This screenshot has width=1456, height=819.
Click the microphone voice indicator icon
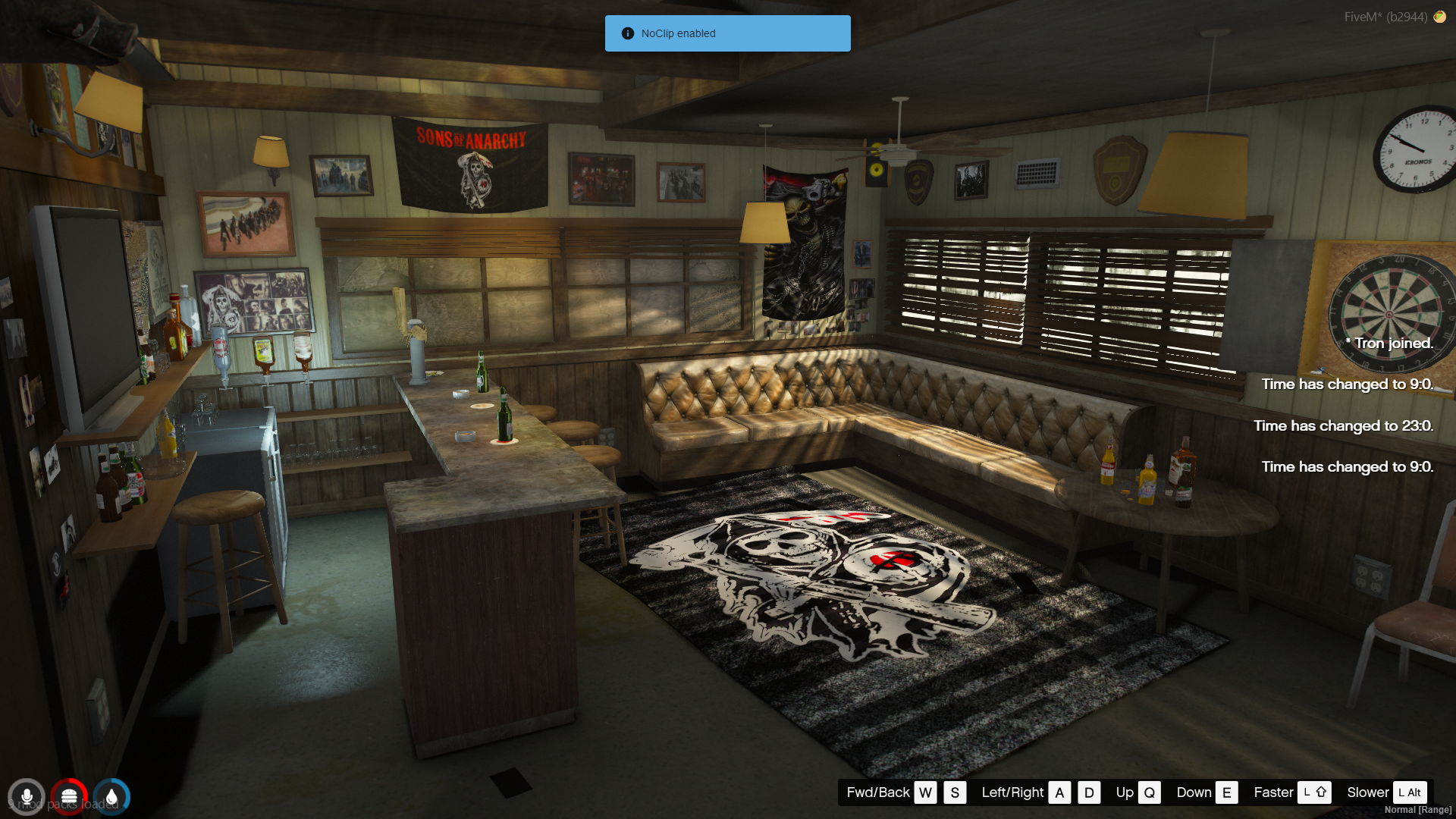[27, 797]
